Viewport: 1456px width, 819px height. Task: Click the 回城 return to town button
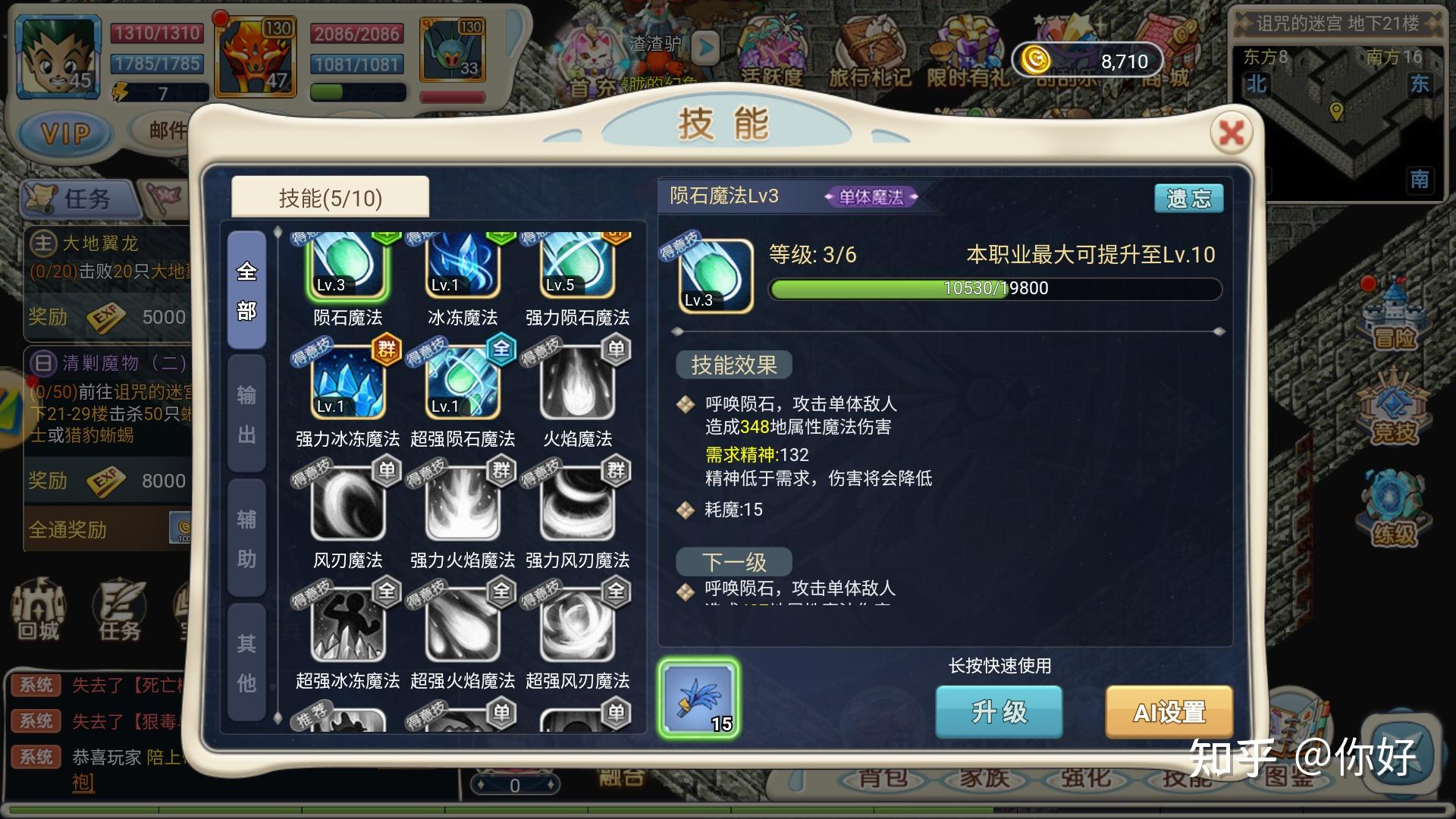(x=38, y=610)
